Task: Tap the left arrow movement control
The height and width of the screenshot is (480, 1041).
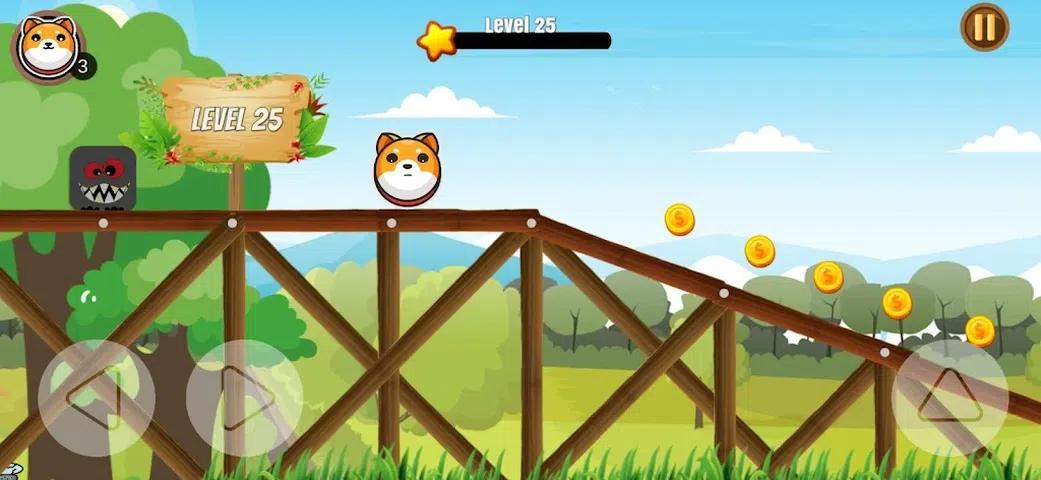Action: coord(96,398)
